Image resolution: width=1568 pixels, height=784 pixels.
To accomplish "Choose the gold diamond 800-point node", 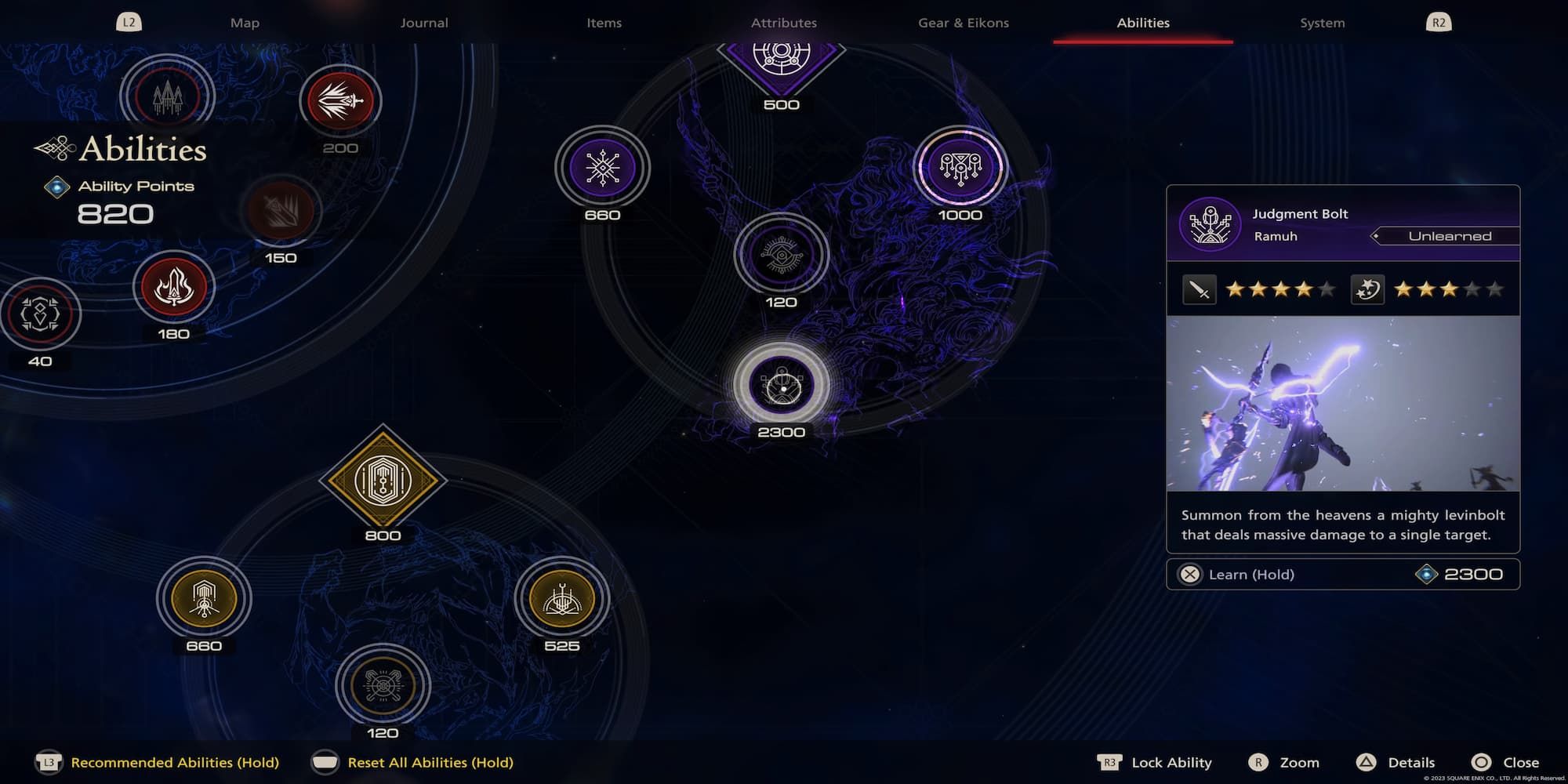I will tap(383, 481).
